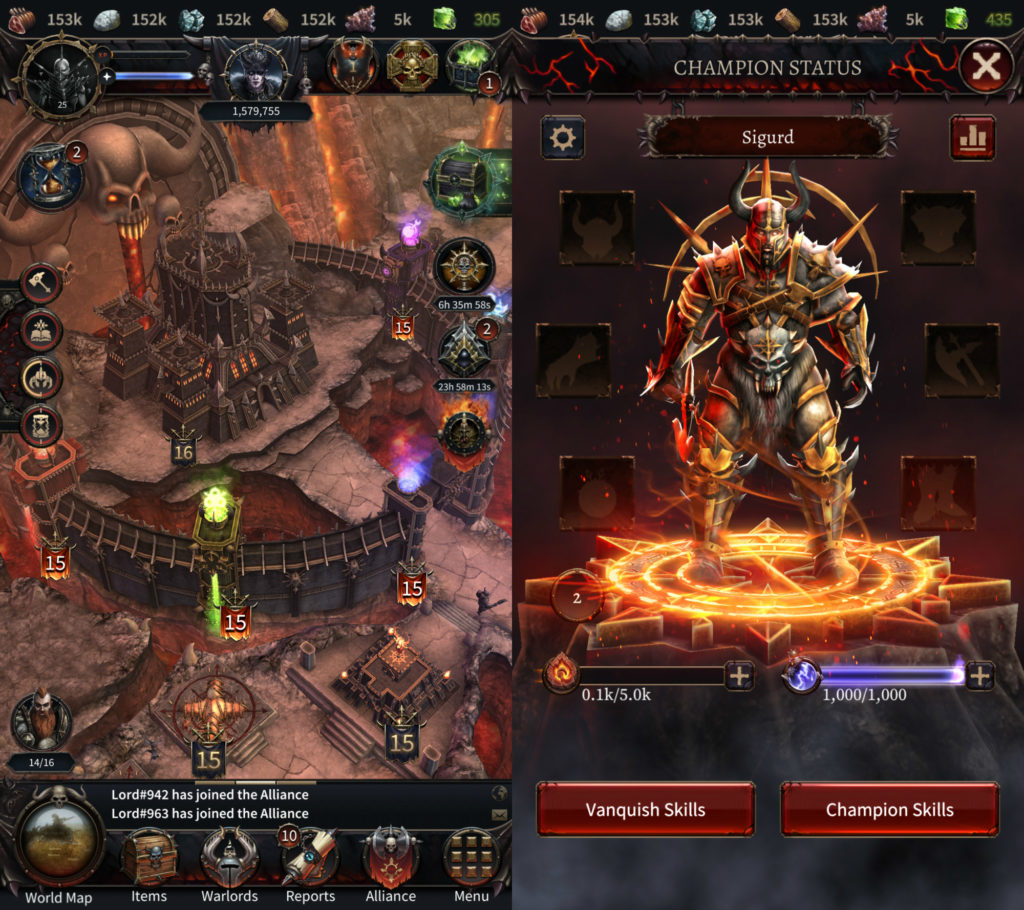Open the red skull cross icon
This screenshot has width=1024, height=910.
click(x=413, y=65)
